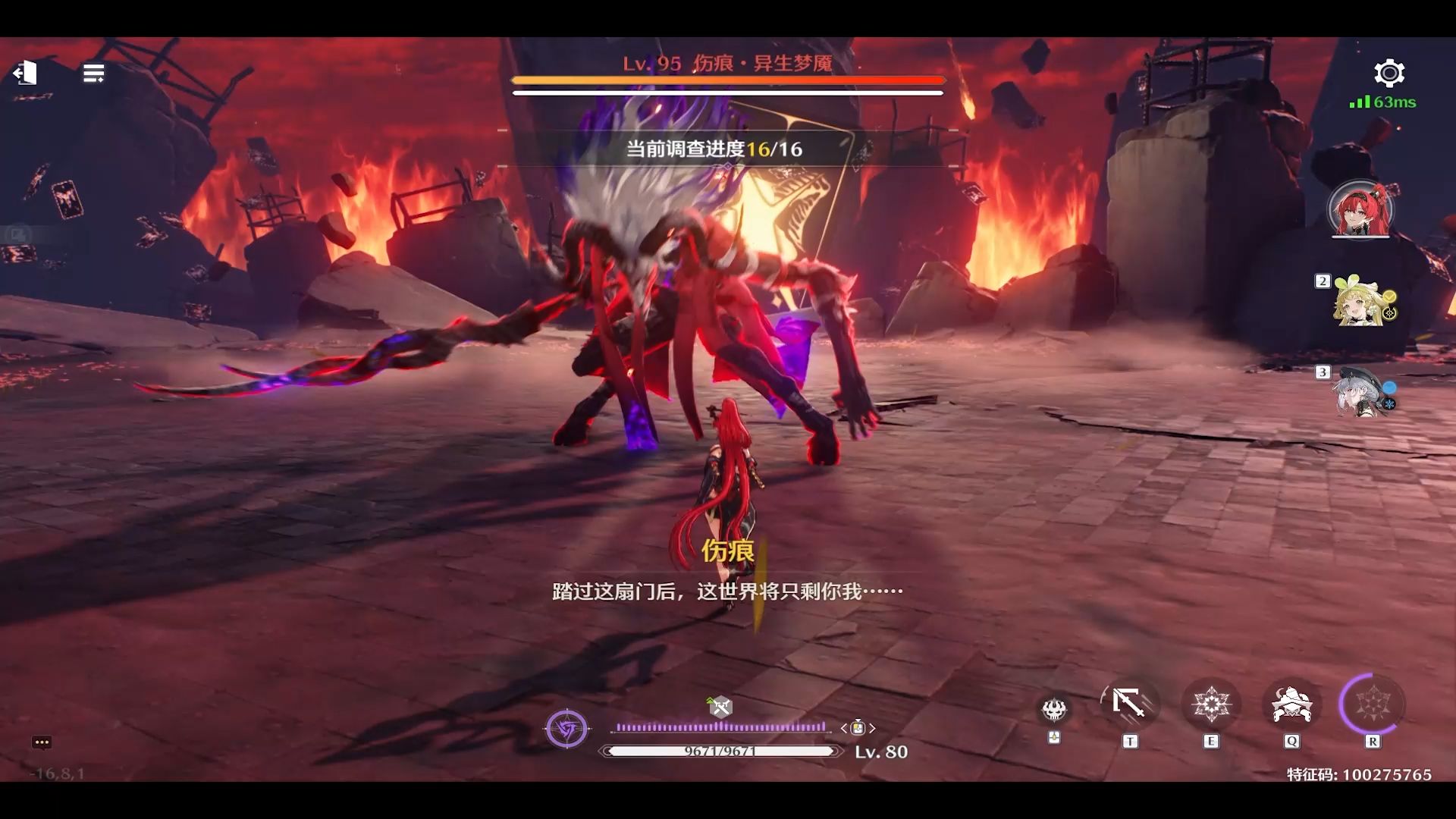
Task: Switch to the blonde party member
Action: [1363, 301]
